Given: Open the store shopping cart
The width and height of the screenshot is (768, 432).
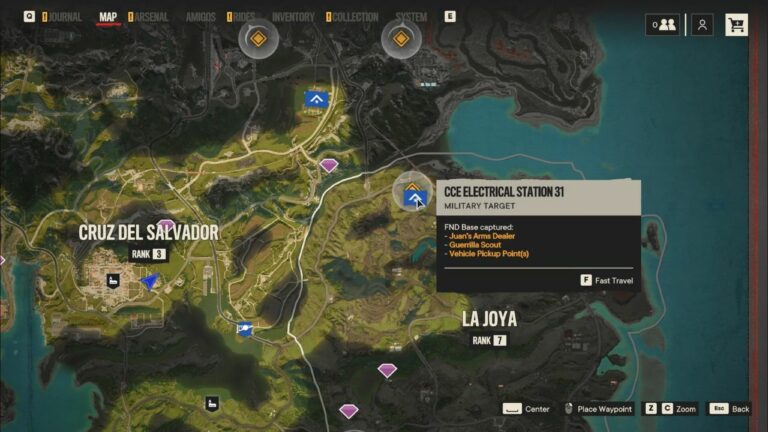Looking at the screenshot, I should coord(736,24).
